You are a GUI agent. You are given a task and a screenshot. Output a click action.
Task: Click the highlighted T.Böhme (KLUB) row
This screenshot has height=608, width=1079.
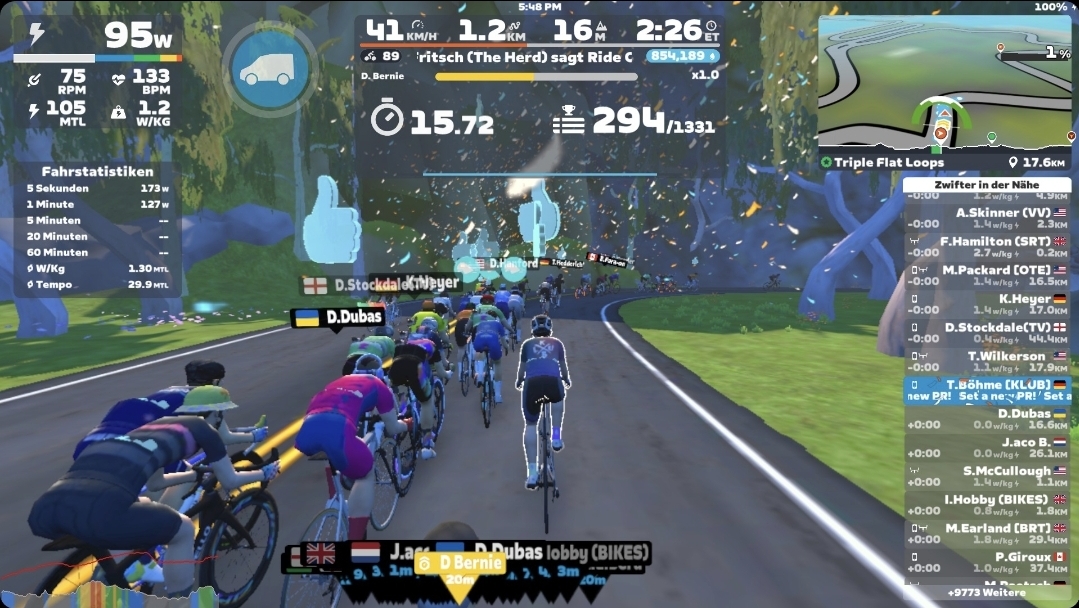coord(986,390)
